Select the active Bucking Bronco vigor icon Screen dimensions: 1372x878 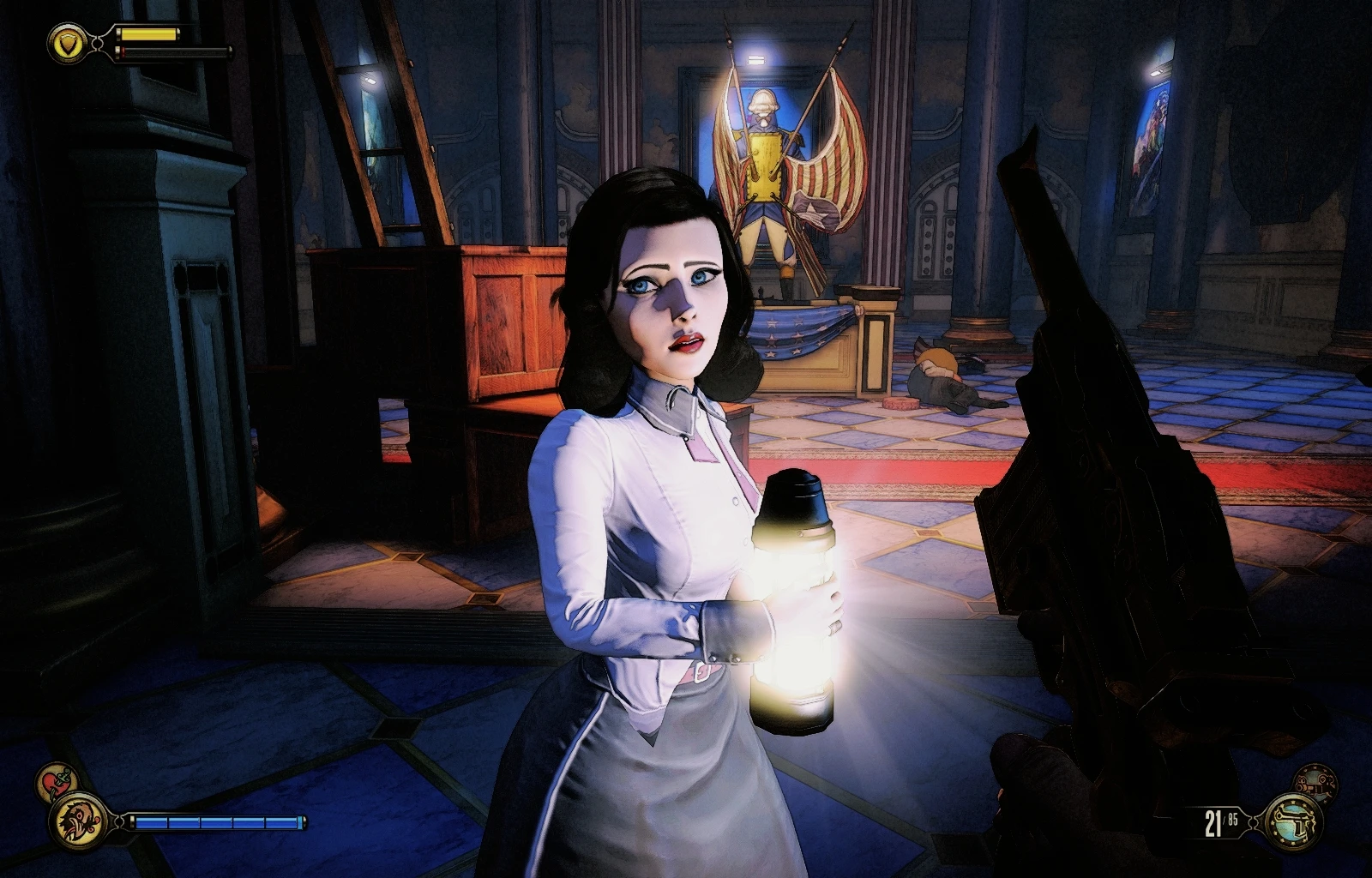pyautogui.click(x=78, y=821)
